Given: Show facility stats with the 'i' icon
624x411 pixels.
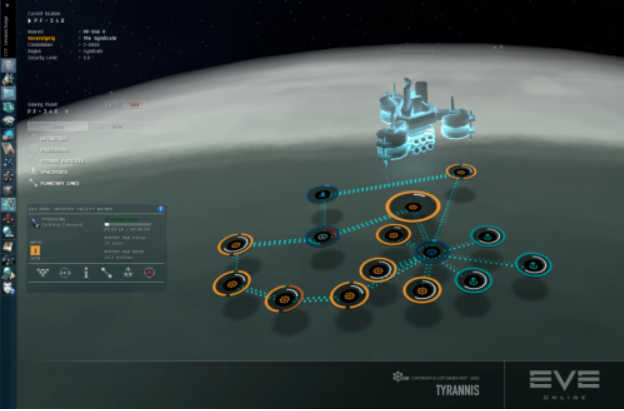Looking at the screenshot, I should 85,271.
